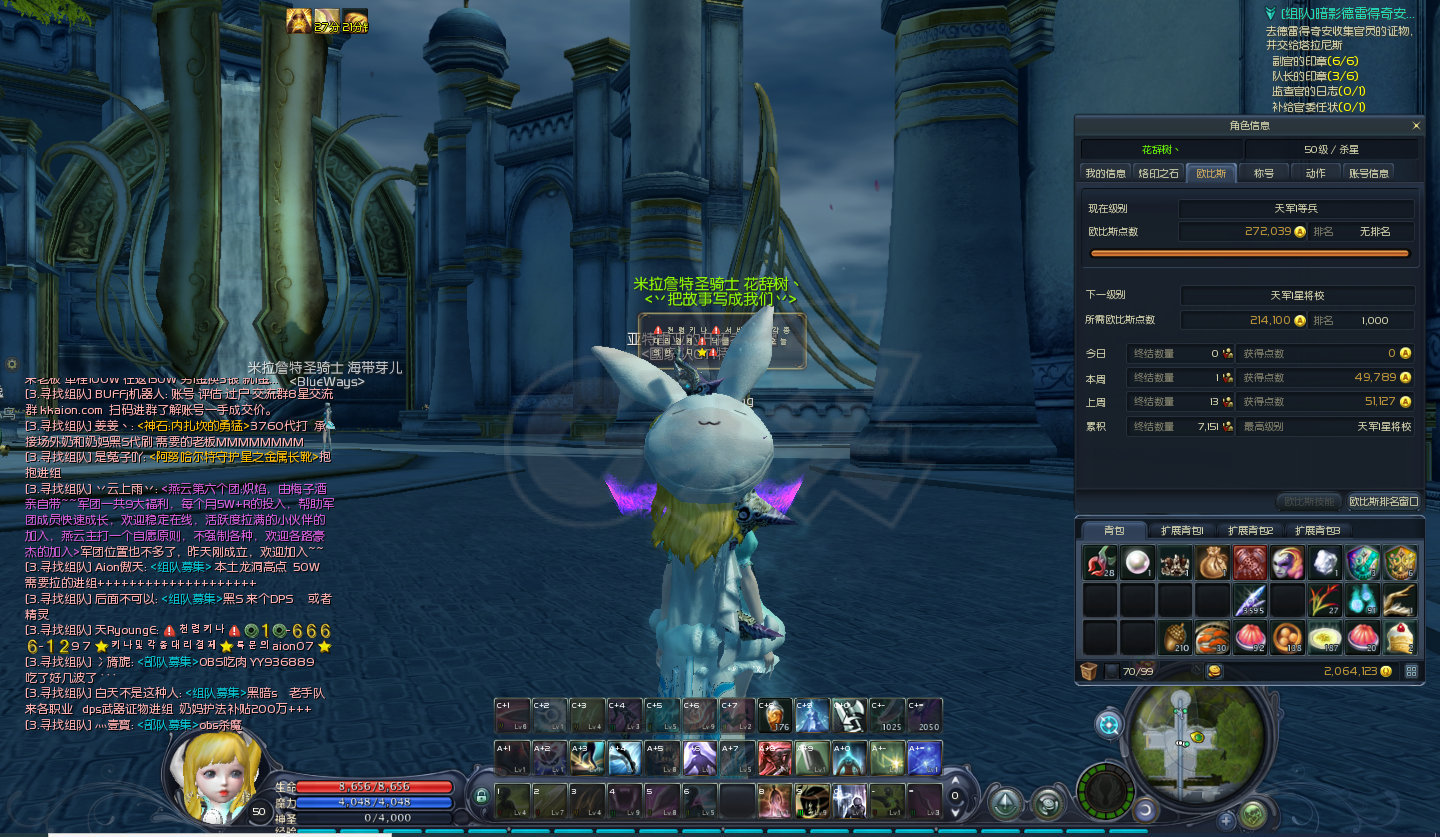This screenshot has width=1440, height=837.
Task: Click the trash bin icon in inventory
Action: click(1089, 671)
